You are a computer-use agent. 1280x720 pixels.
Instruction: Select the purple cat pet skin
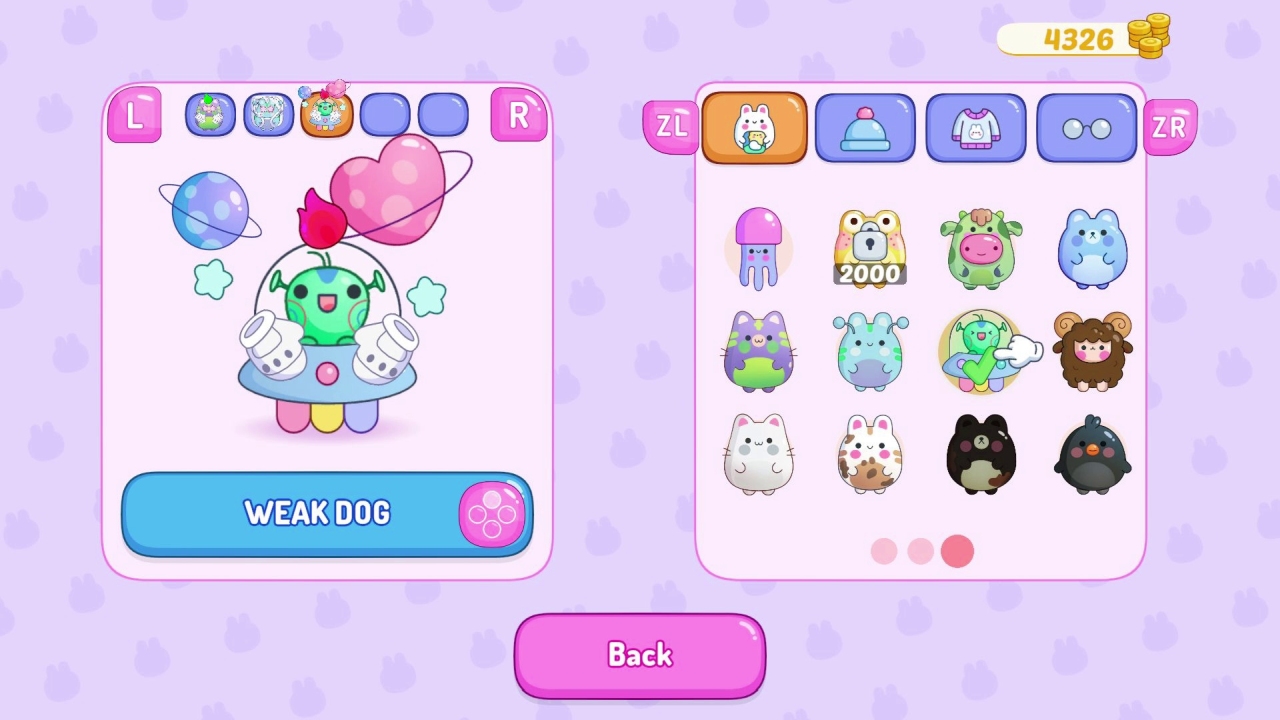(x=758, y=351)
